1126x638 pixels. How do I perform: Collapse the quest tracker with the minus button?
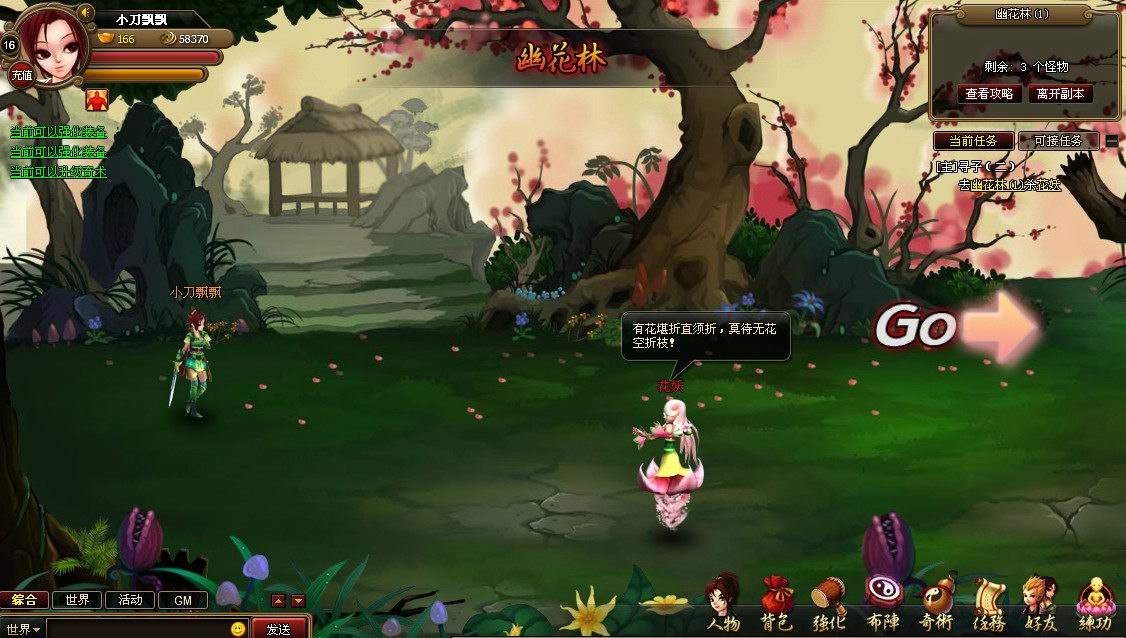click(x=1112, y=141)
